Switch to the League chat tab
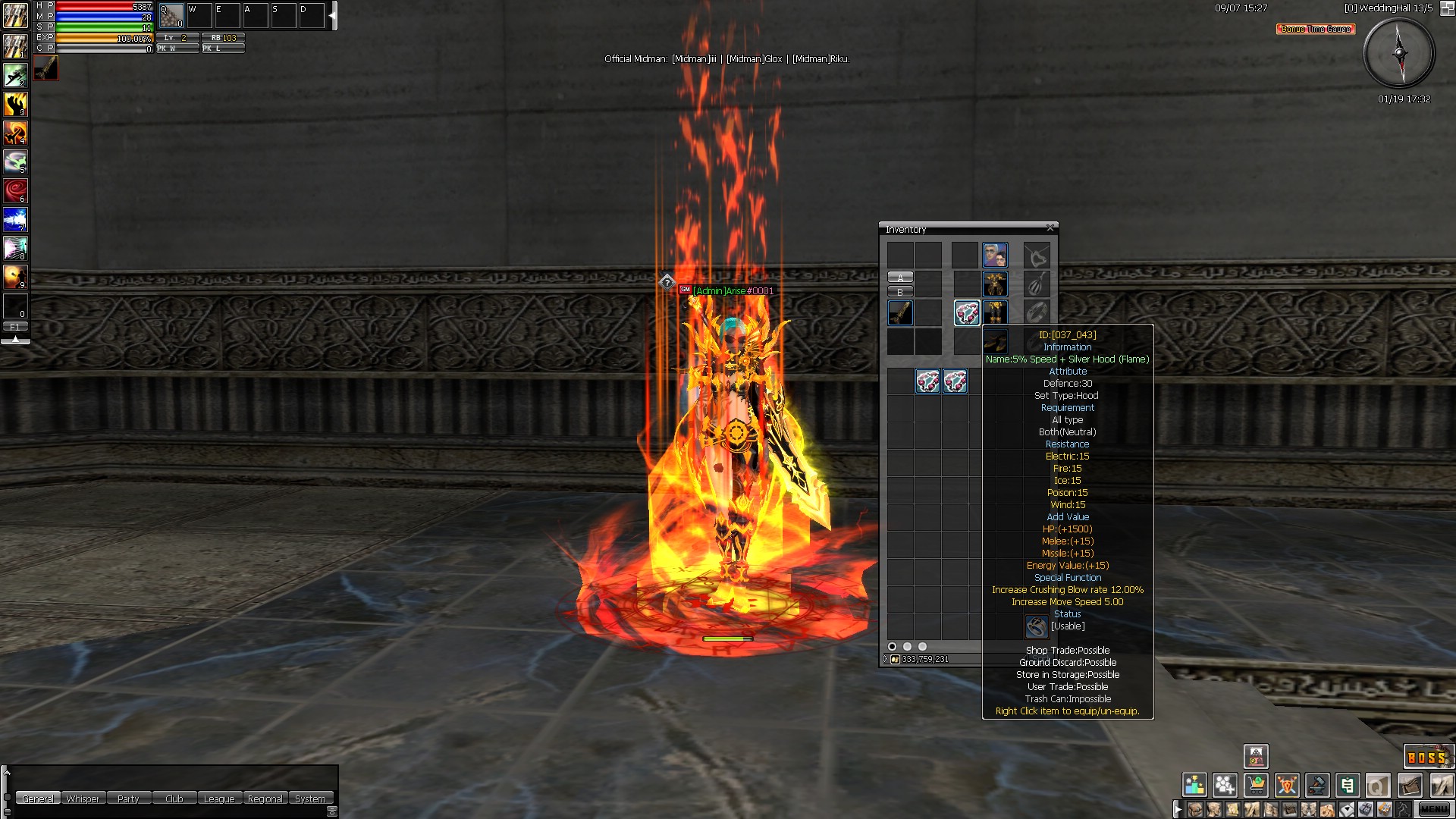The image size is (1456, 819). pos(219,799)
